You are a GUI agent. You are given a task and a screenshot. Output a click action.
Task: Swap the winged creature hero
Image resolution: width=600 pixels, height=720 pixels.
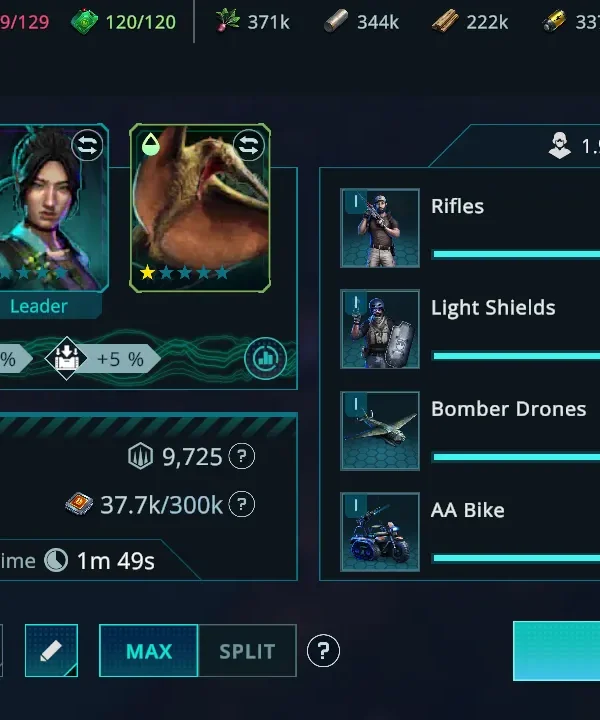coord(249,146)
